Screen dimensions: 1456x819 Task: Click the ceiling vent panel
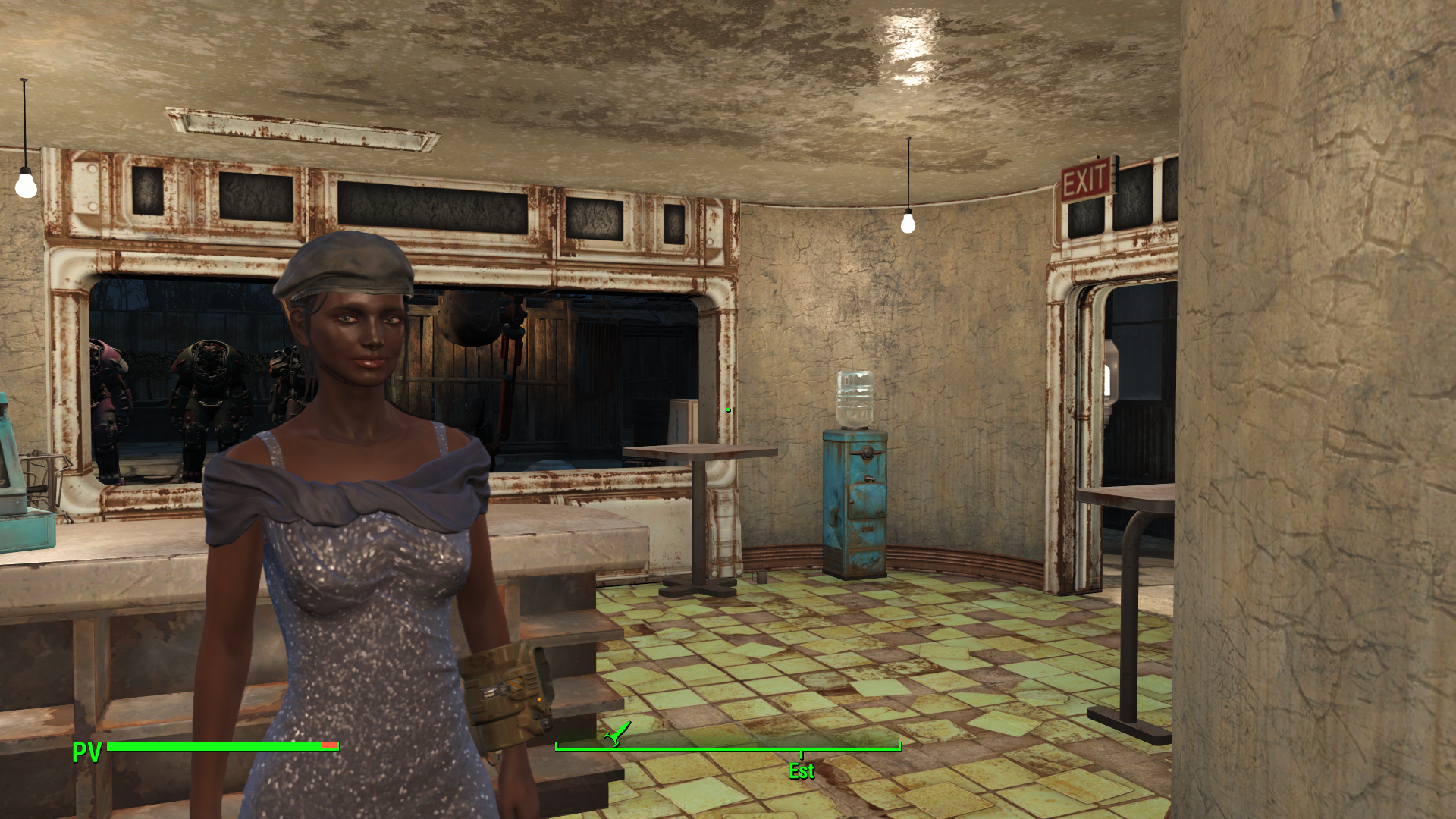(300, 129)
